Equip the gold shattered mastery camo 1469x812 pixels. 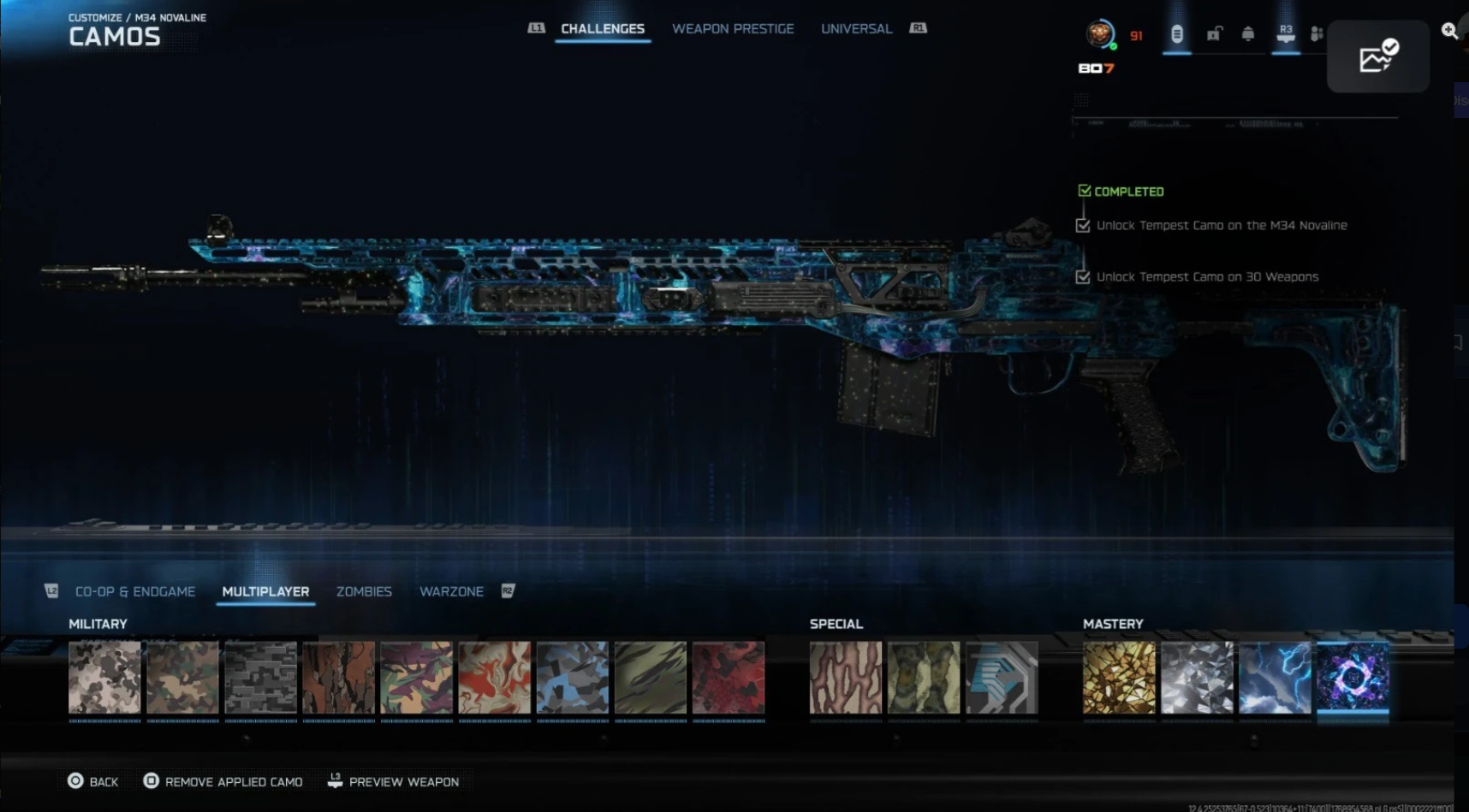click(1119, 678)
